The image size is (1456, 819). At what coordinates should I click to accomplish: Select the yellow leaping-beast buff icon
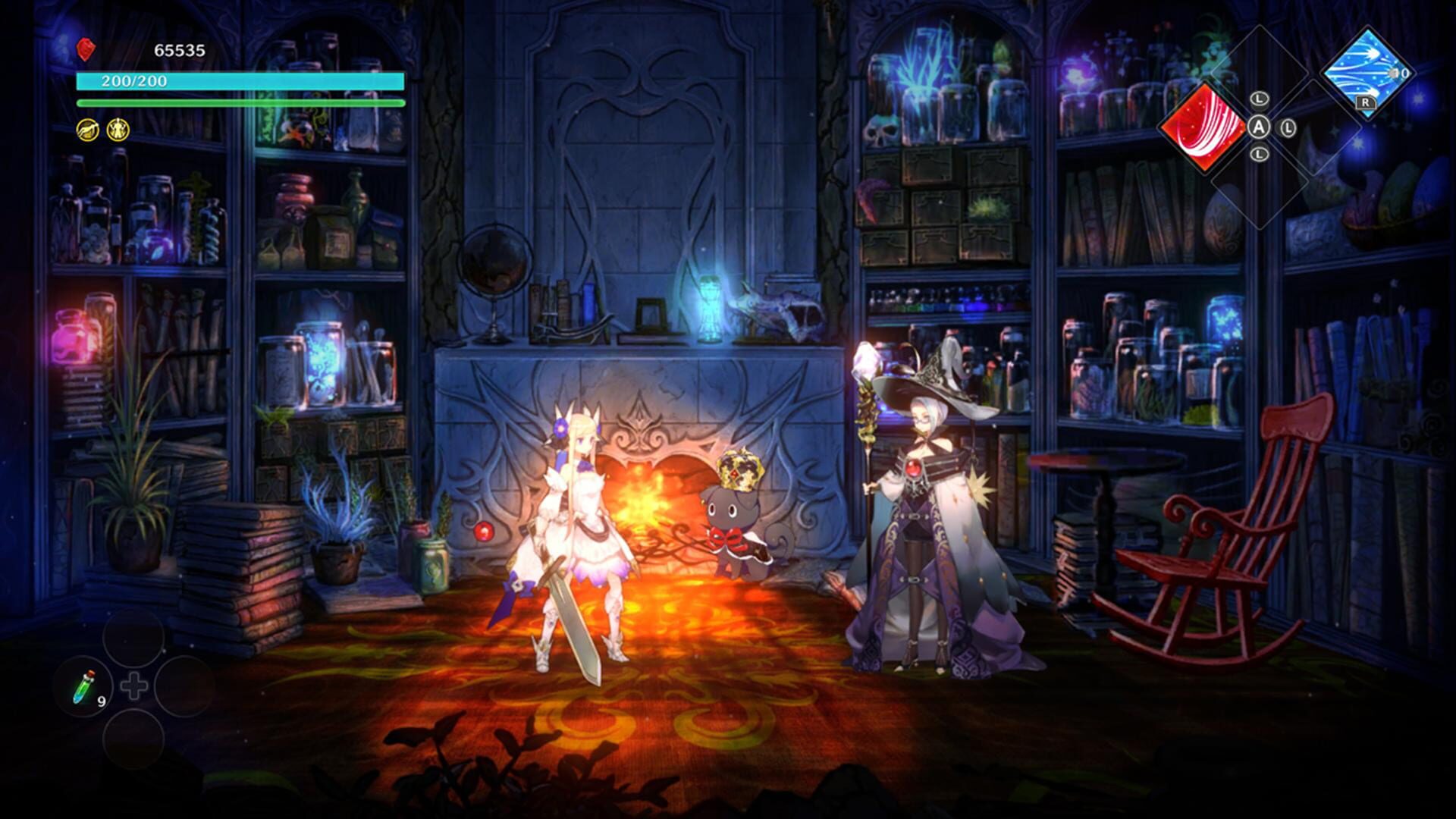87,130
